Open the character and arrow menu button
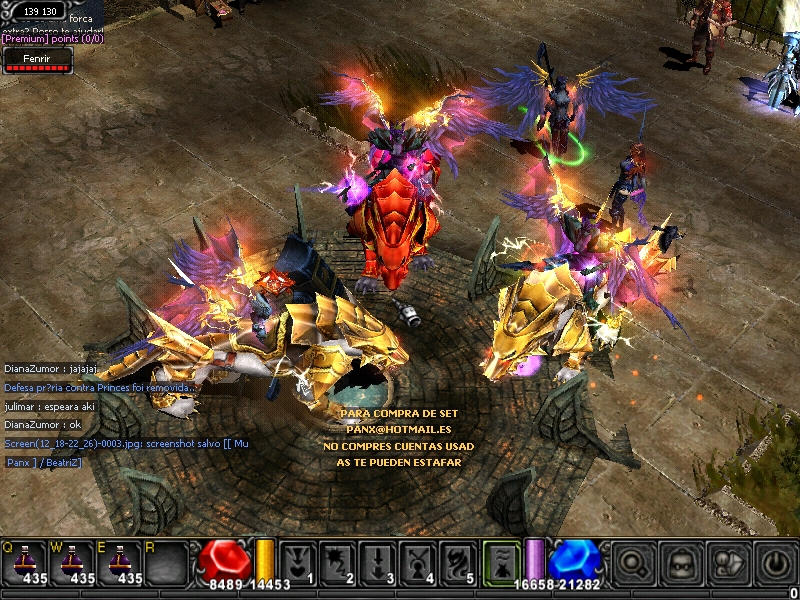 (728, 564)
